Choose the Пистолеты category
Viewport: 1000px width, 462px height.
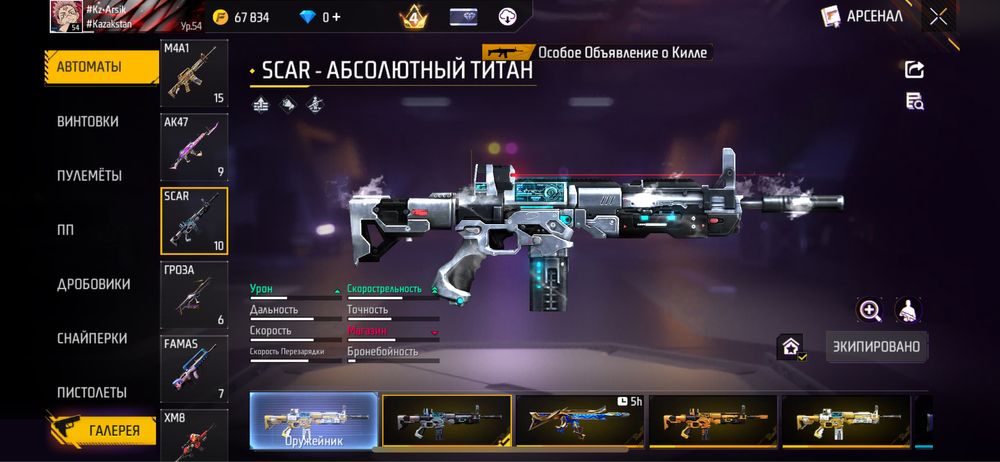tap(92, 392)
